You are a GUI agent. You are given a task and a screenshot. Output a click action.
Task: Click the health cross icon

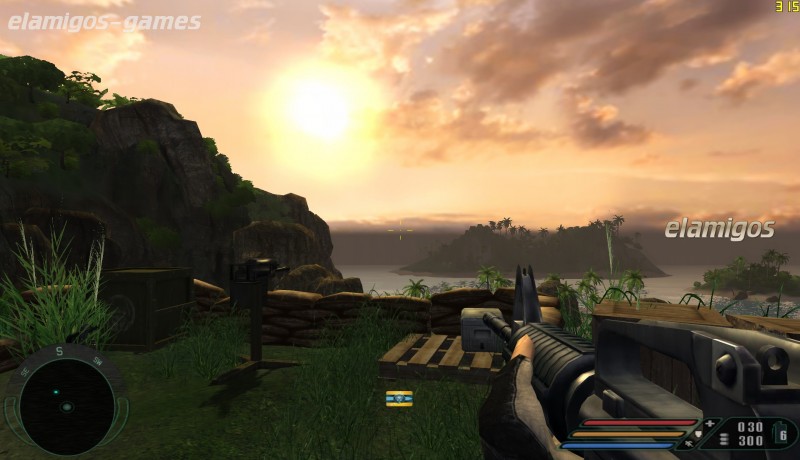point(710,424)
